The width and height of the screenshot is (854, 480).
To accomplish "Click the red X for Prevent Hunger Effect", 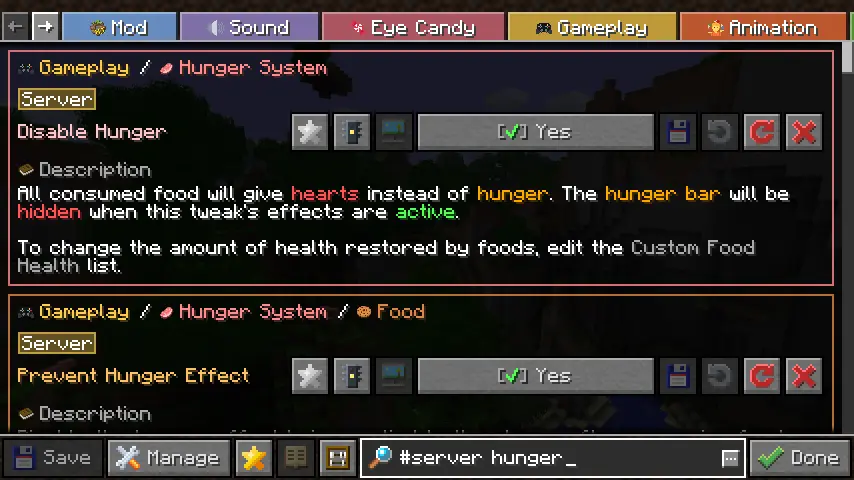I will click(x=804, y=376).
